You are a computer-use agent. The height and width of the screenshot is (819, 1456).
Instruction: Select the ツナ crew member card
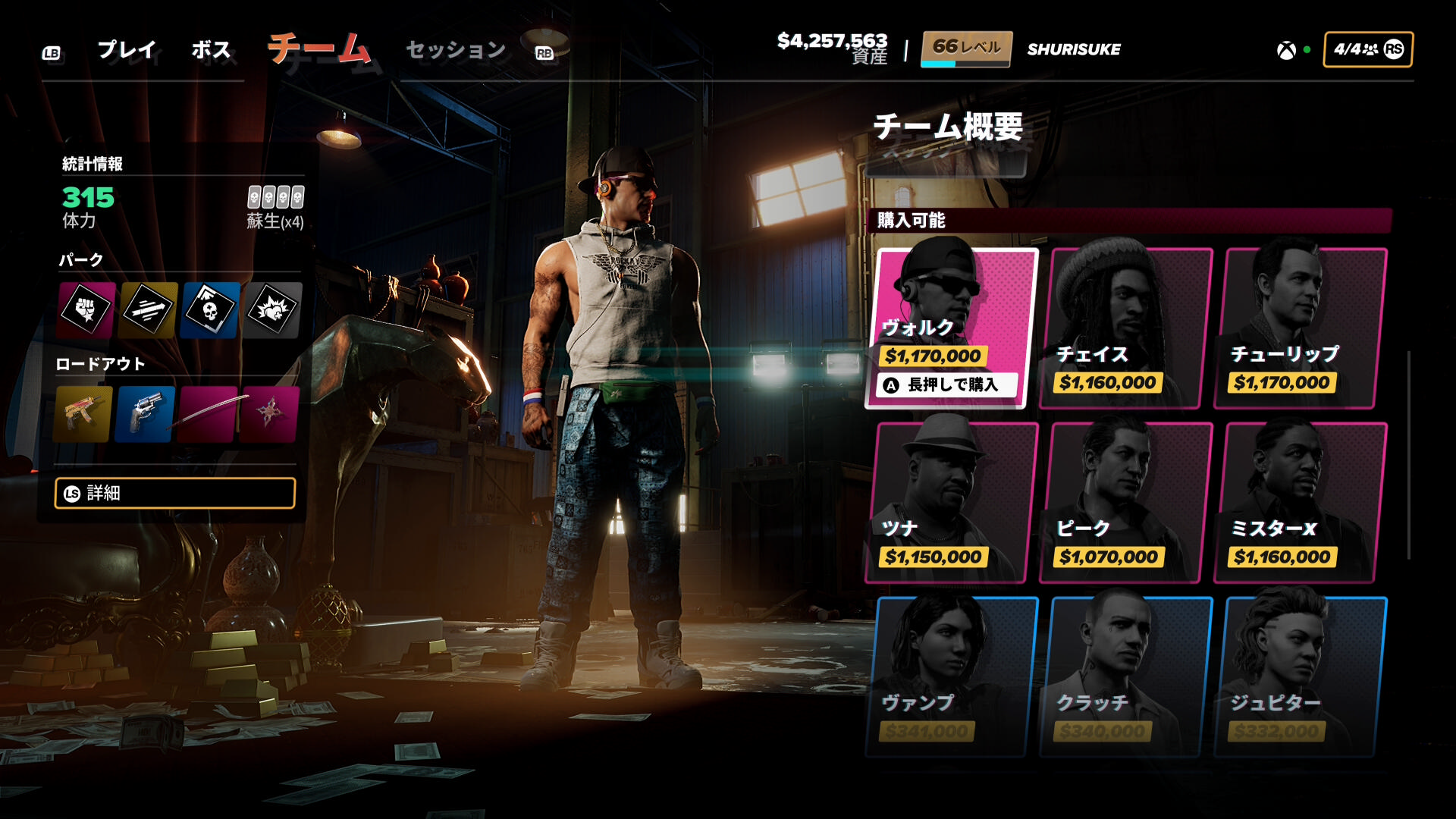952,502
